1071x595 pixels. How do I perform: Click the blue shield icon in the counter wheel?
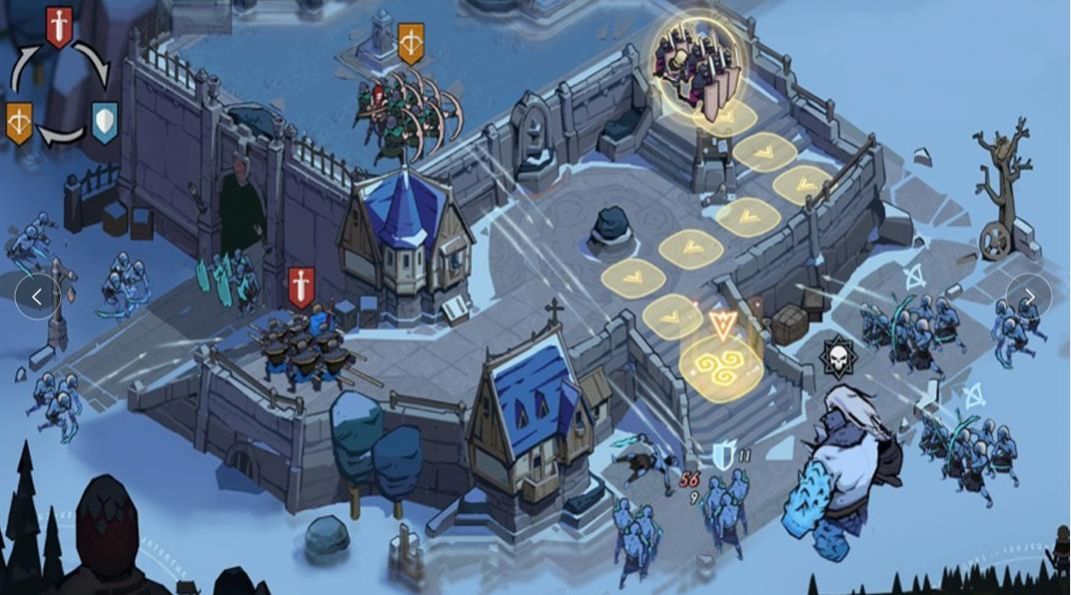[x=104, y=121]
